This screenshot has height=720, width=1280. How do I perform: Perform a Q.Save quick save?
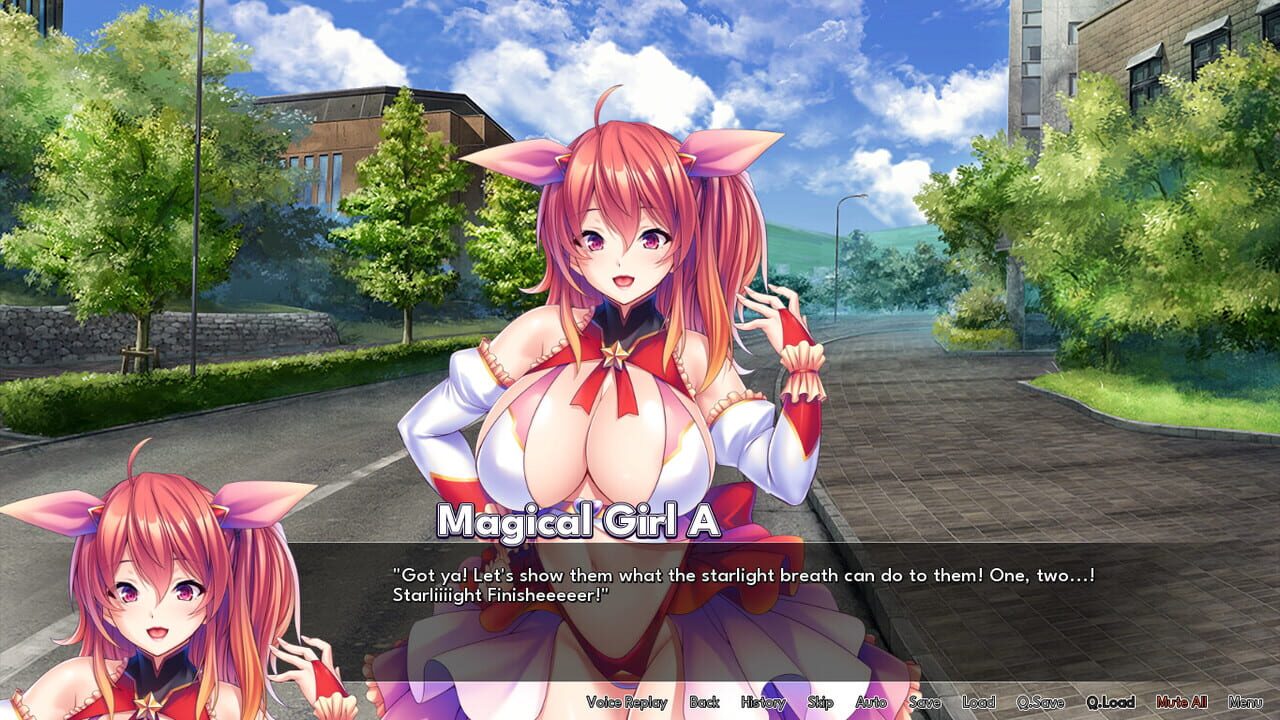(1038, 703)
